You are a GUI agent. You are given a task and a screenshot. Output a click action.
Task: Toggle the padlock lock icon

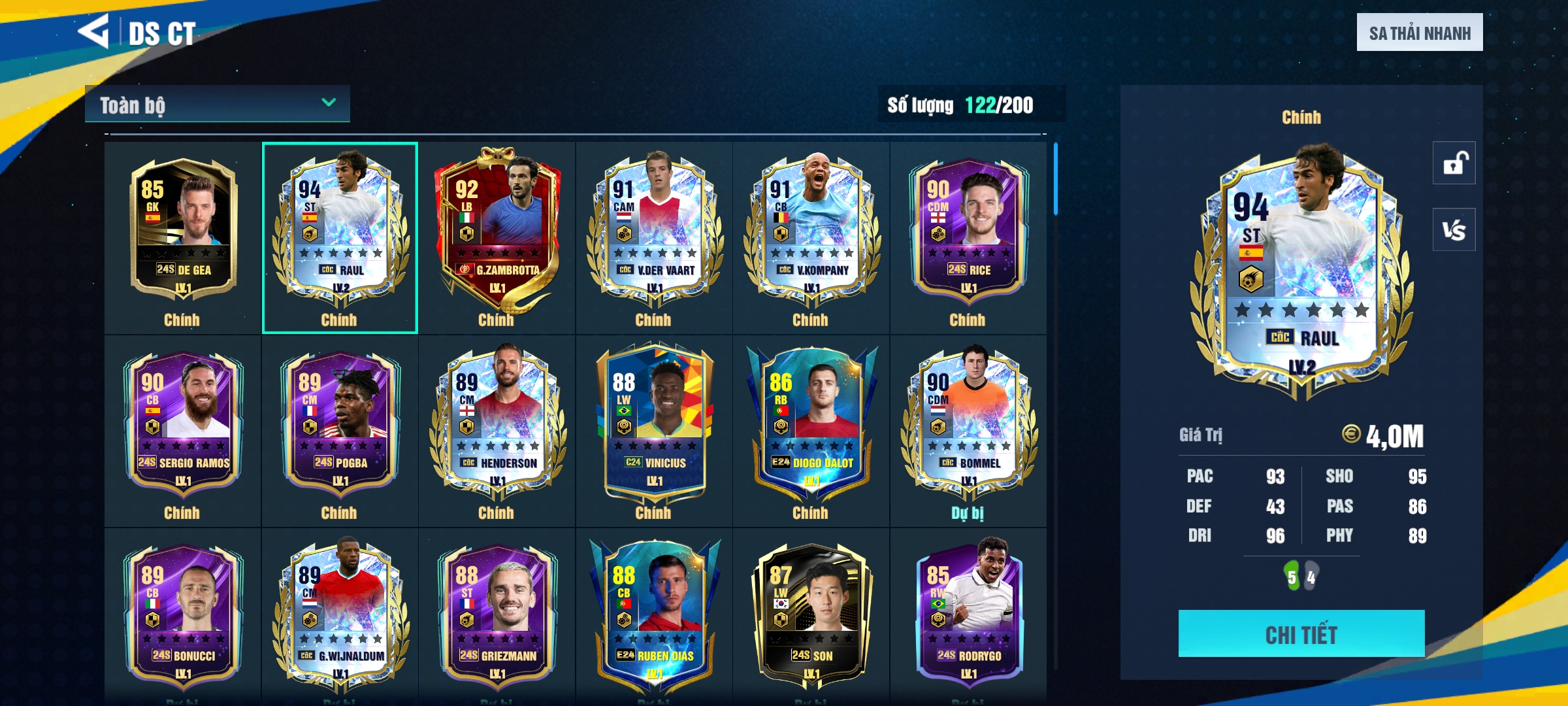1454,163
